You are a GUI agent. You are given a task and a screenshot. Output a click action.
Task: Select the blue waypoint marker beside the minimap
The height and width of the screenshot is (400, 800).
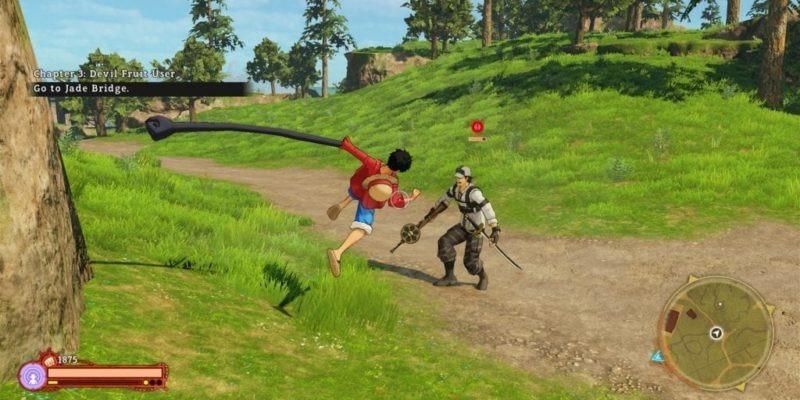coord(657,356)
